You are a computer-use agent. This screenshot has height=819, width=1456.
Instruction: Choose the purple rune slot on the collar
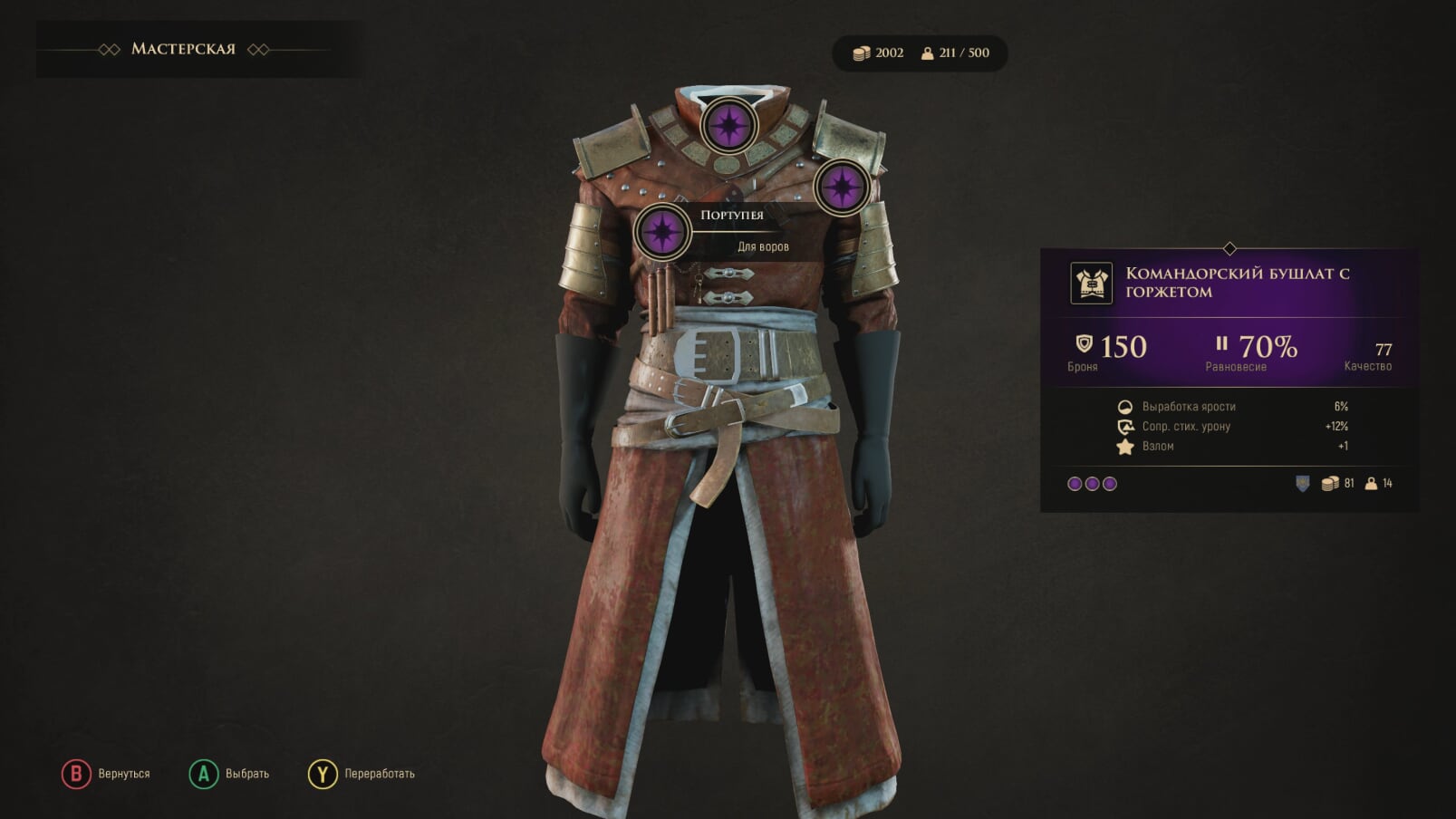(728, 125)
